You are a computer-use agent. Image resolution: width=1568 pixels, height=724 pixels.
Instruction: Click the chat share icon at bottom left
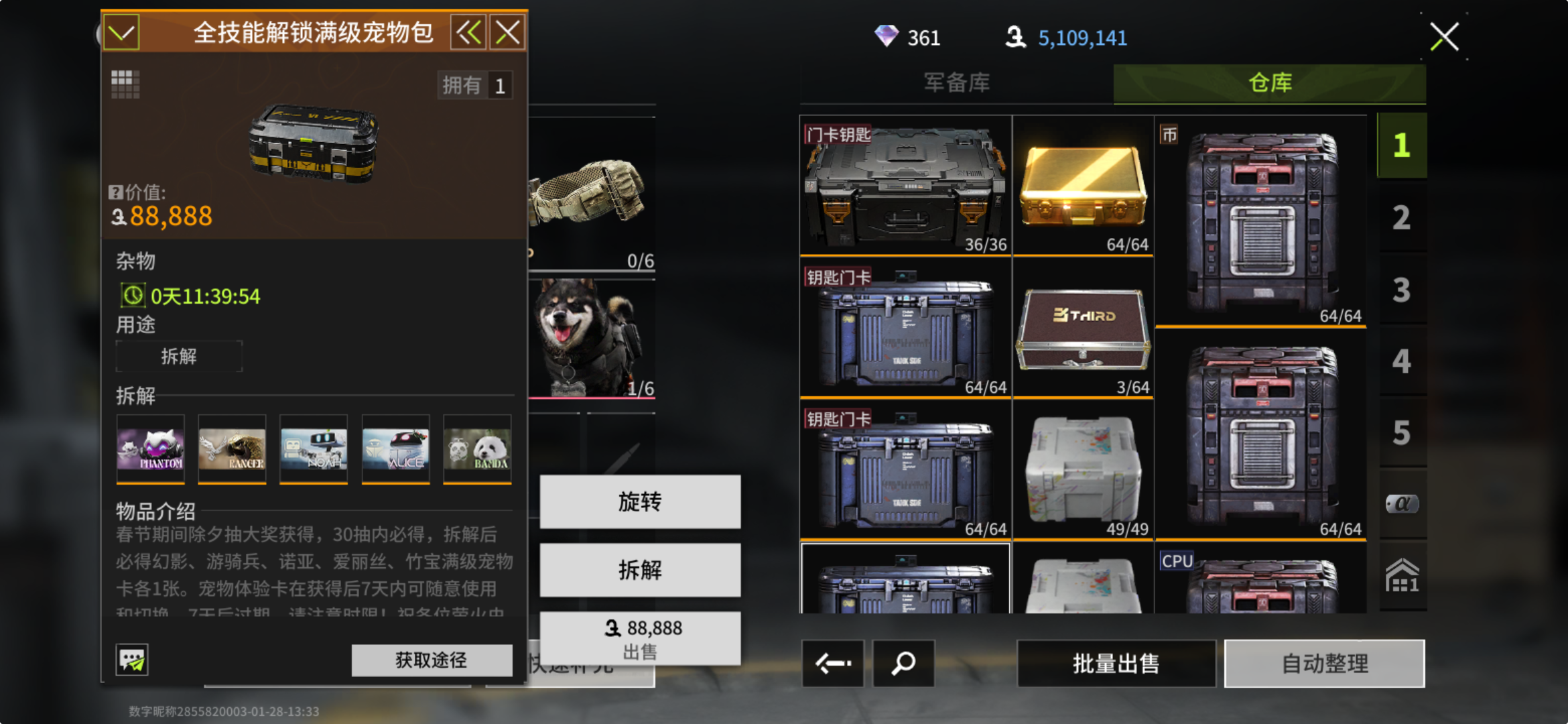click(131, 660)
